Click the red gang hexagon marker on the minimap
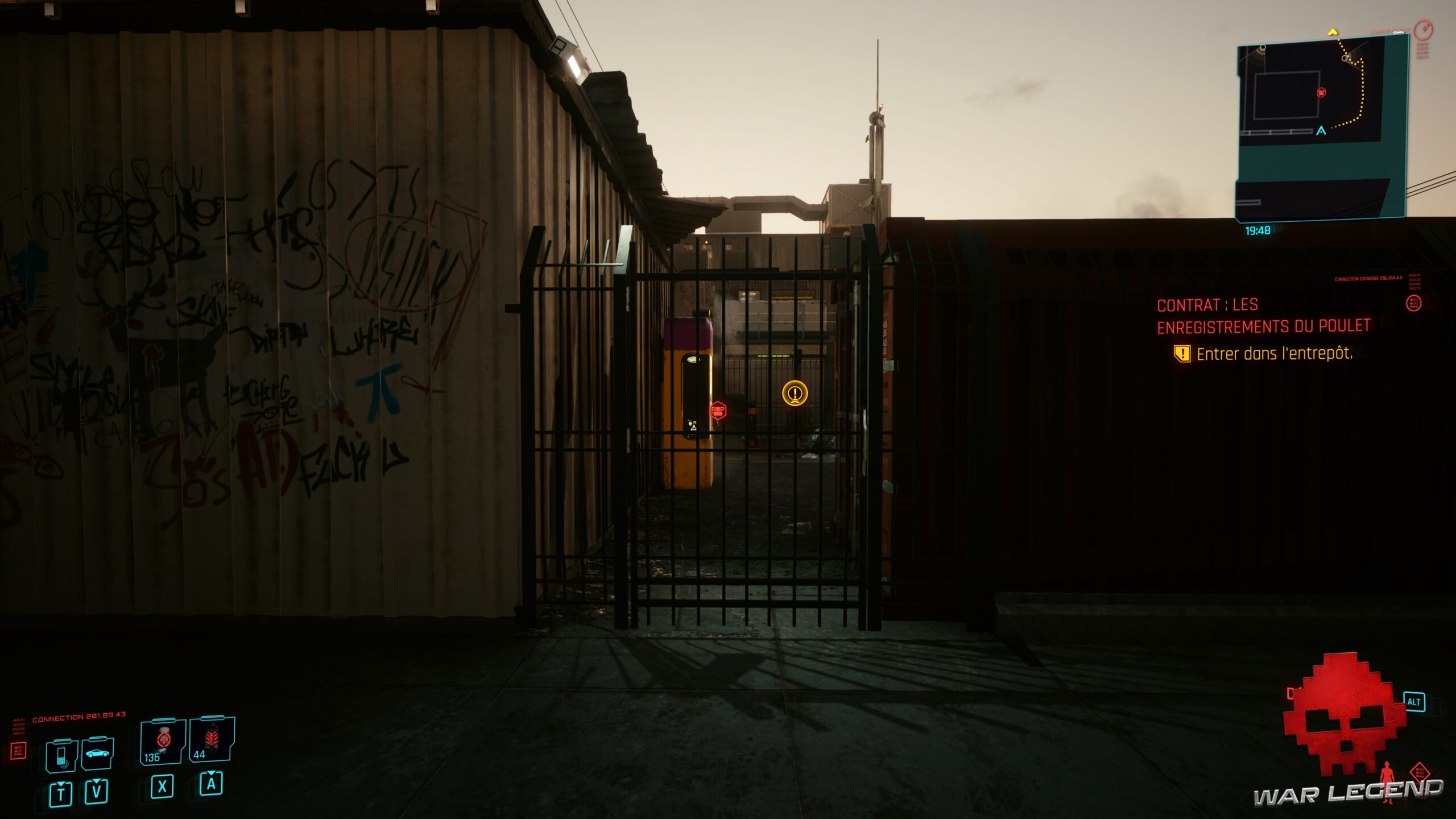This screenshot has height=819, width=1456. pyautogui.click(x=1321, y=92)
